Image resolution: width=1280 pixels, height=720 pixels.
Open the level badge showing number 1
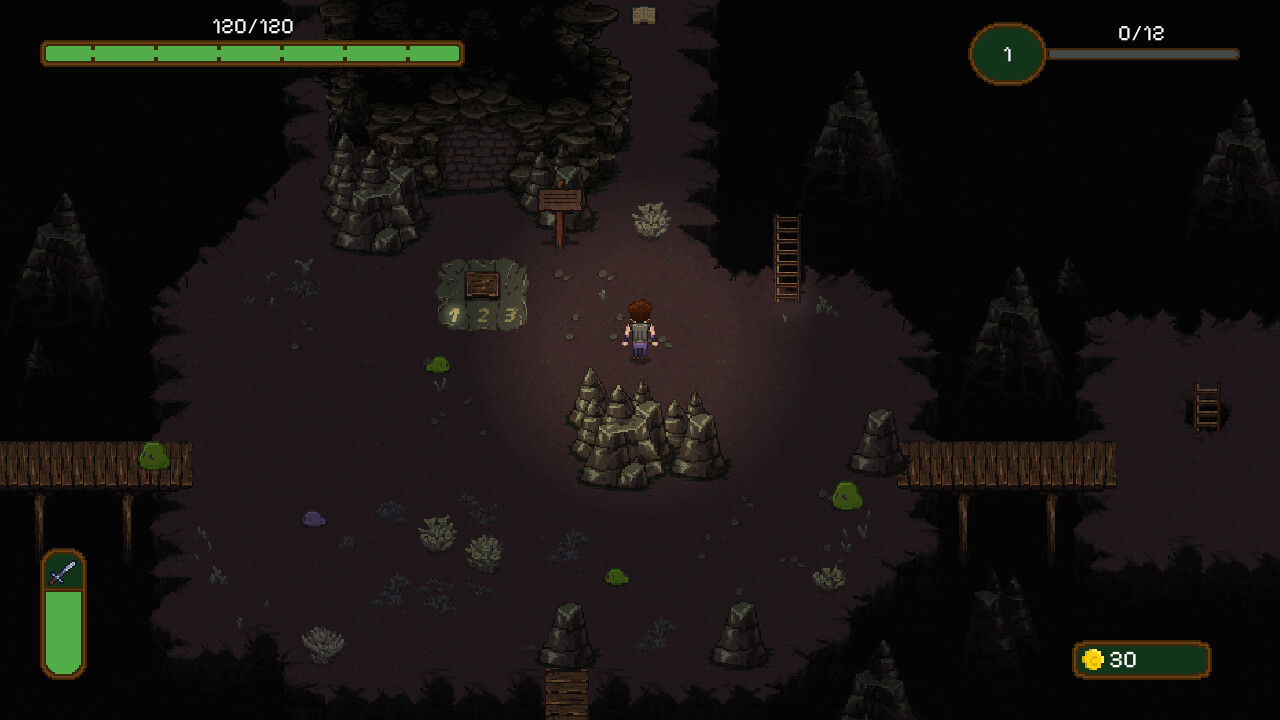pos(1006,55)
